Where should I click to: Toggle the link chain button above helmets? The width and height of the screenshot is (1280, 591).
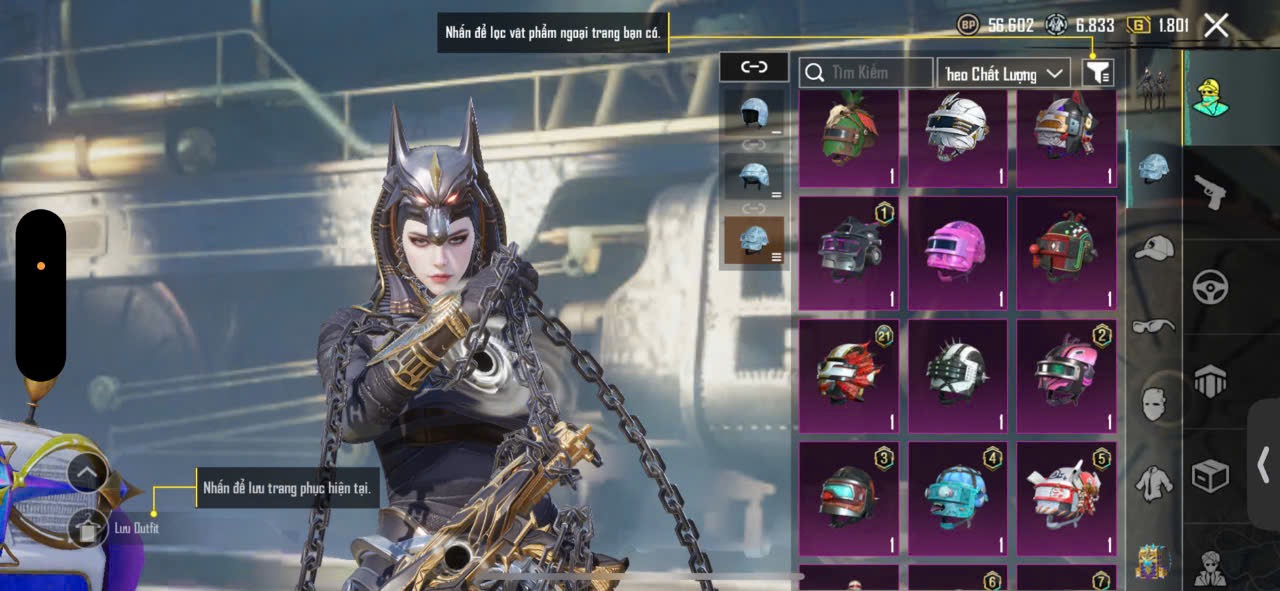click(x=753, y=67)
